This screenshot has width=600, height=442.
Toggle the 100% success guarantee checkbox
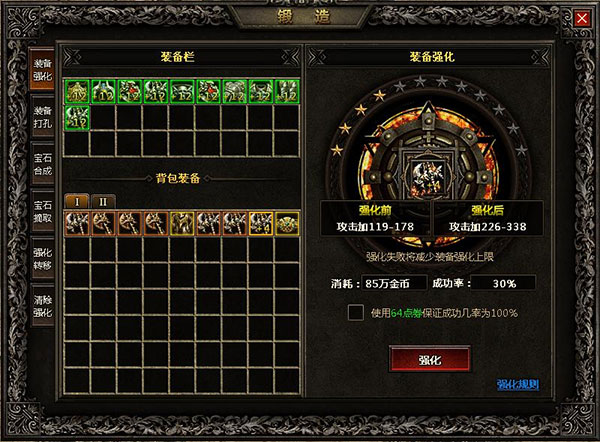tap(355, 313)
